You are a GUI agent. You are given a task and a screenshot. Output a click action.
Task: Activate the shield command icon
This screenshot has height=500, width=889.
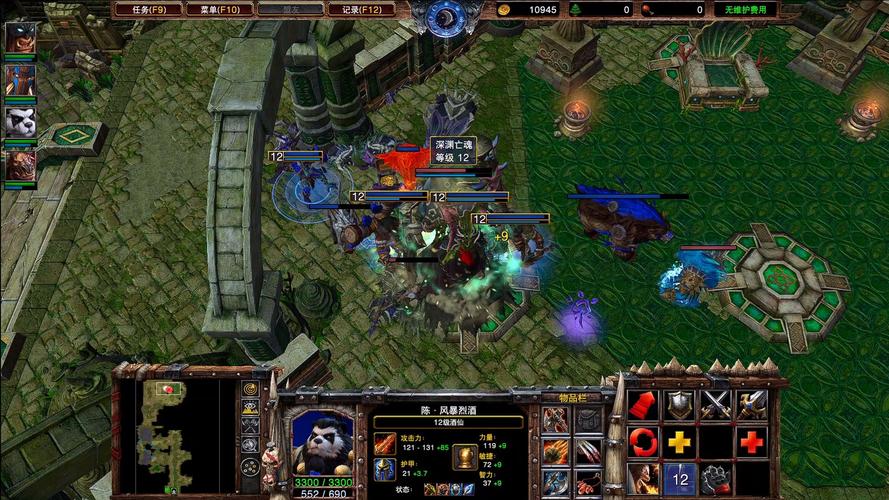click(679, 405)
